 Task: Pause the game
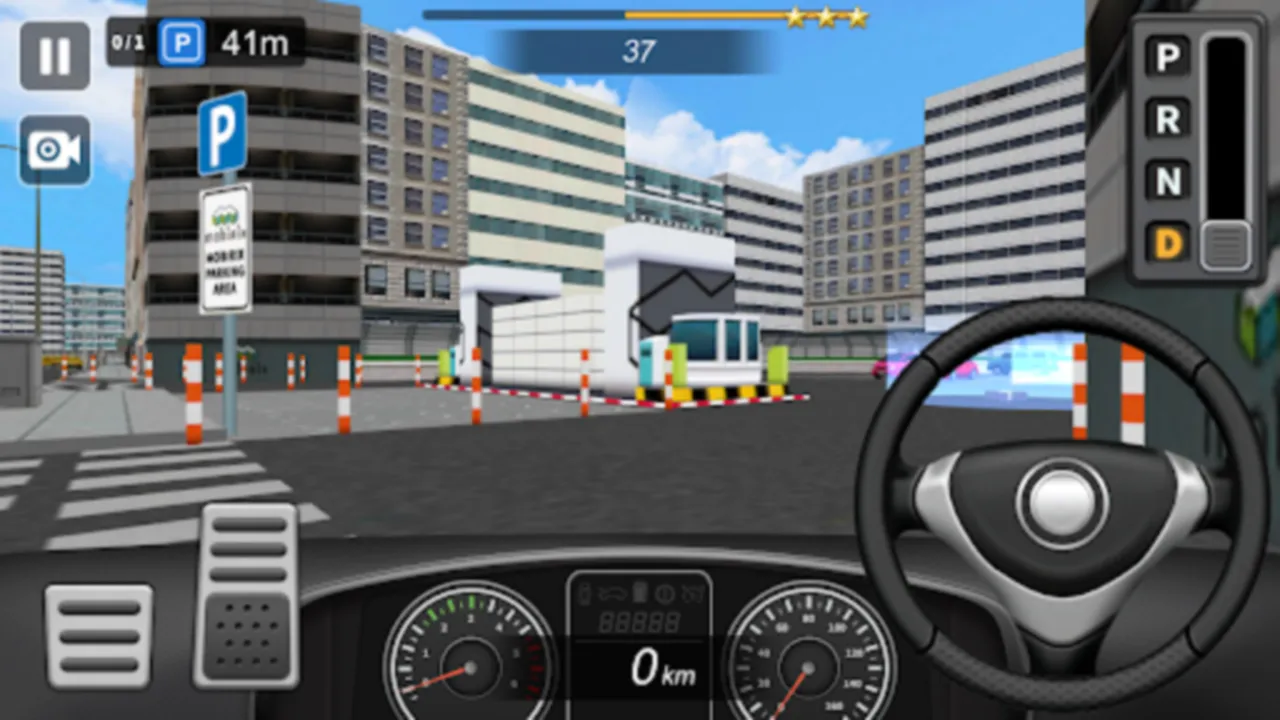[55, 55]
